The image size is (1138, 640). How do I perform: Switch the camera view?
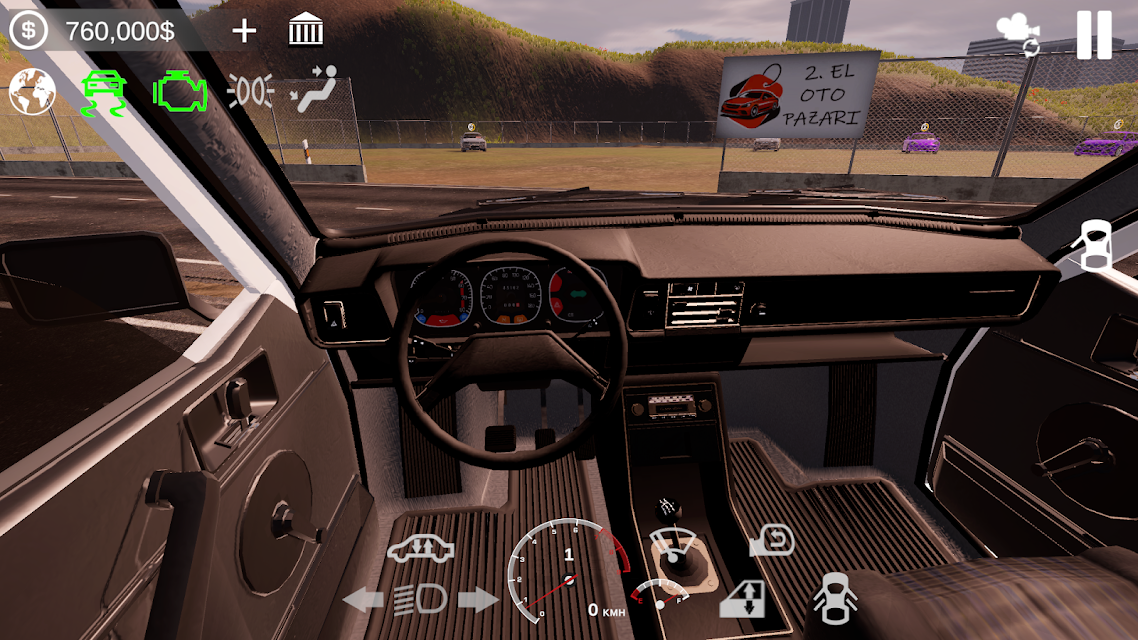click(x=1018, y=35)
